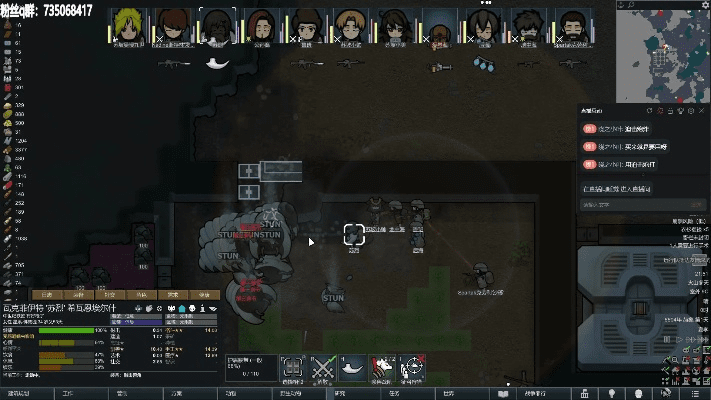The height and width of the screenshot is (400, 711).
Task: Activate the white crescent blade ability
Action: click(x=352, y=369)
